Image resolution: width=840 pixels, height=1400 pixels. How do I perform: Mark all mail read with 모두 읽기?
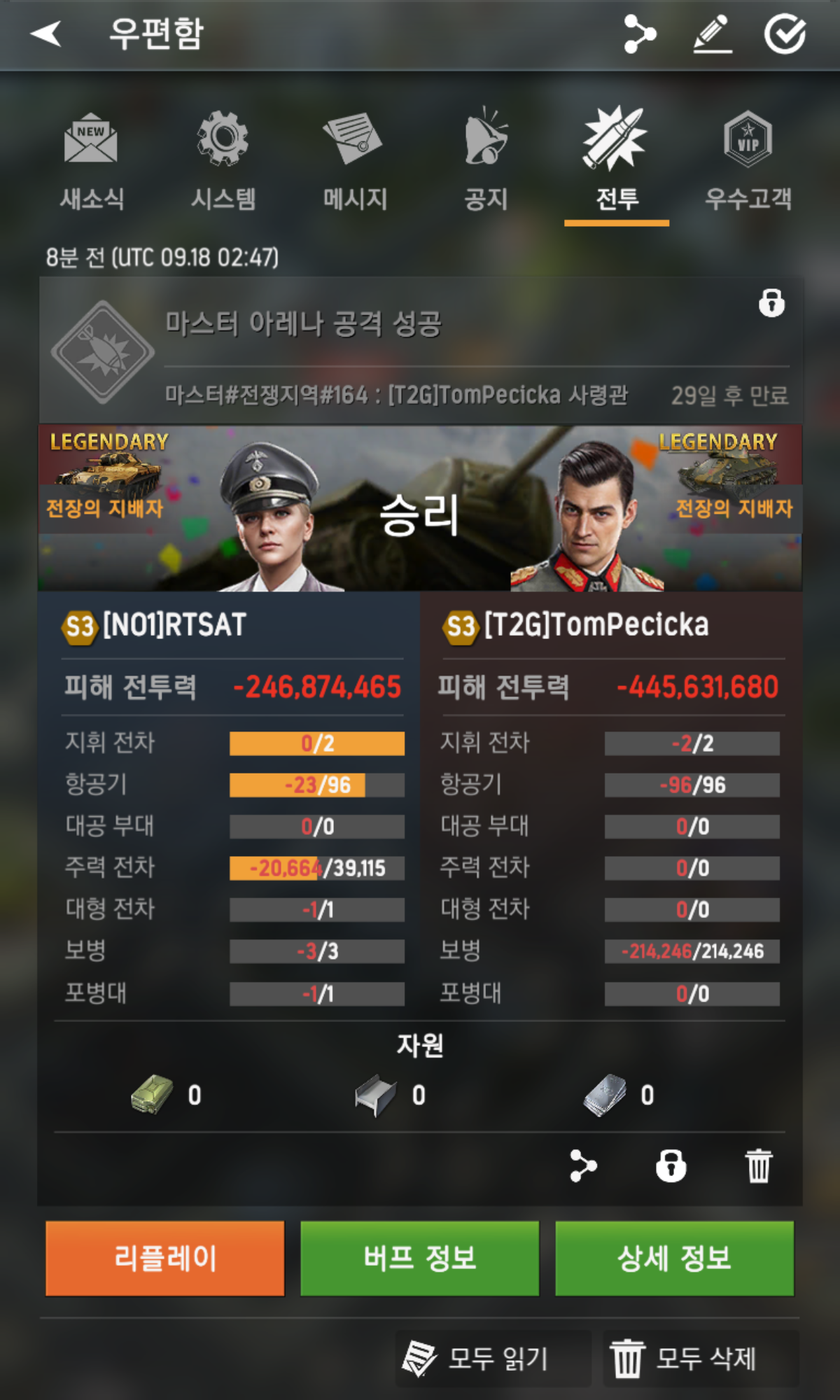coord(493,1359)
